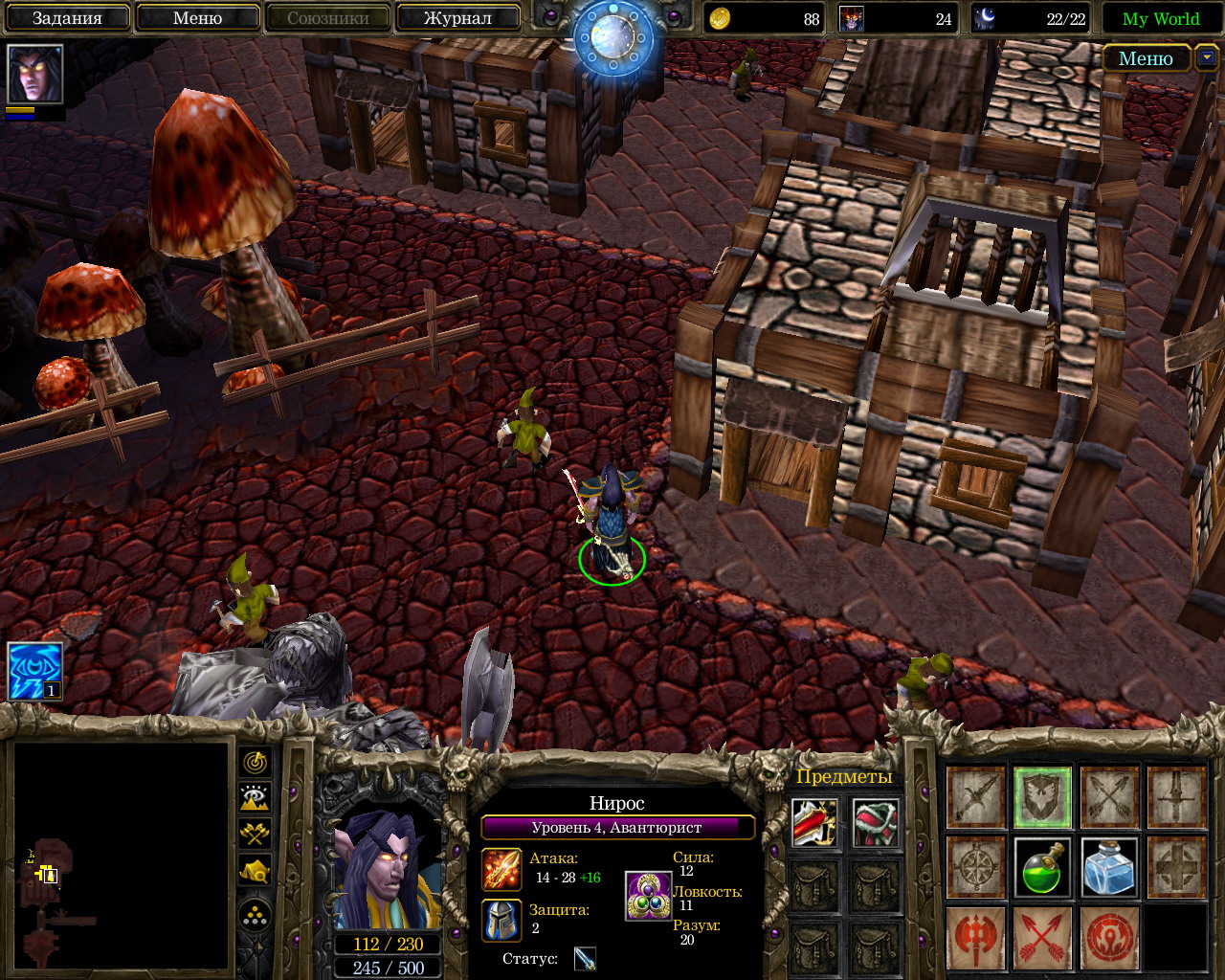Open the Журнал log
The height and width of the screenshot is (980, 1225).
[x=457, y=18]
